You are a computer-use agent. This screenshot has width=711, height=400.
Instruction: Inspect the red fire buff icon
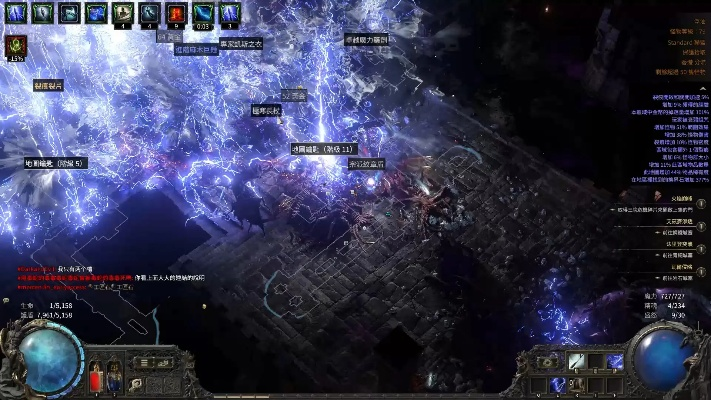pos(177,13)
